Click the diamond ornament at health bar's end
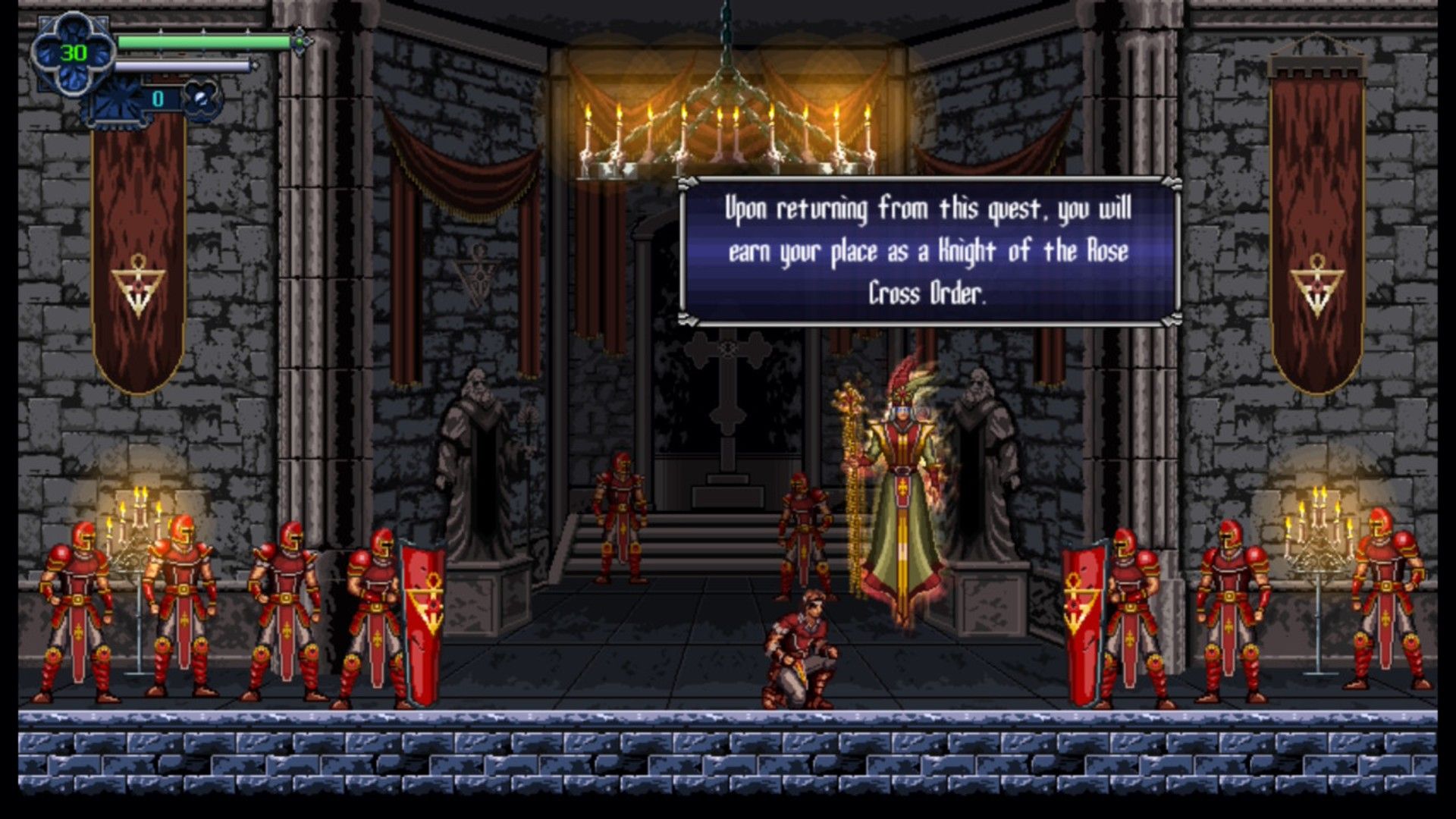This screenshot has height=819, width=1456. pos(301,43)
